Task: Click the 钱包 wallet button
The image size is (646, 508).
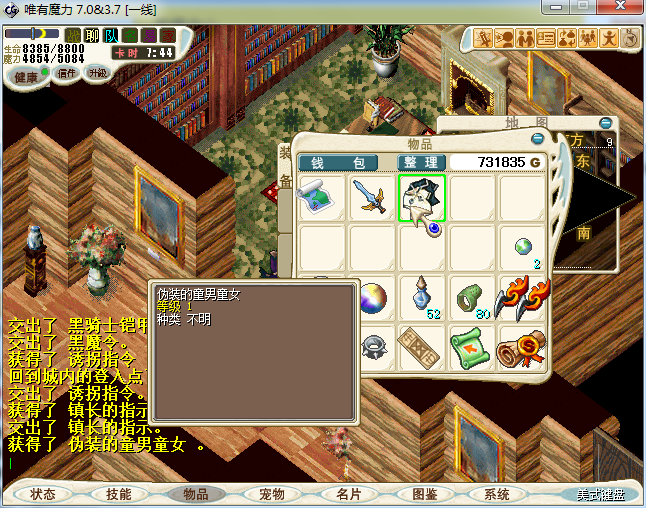Action: pos(337,162)
